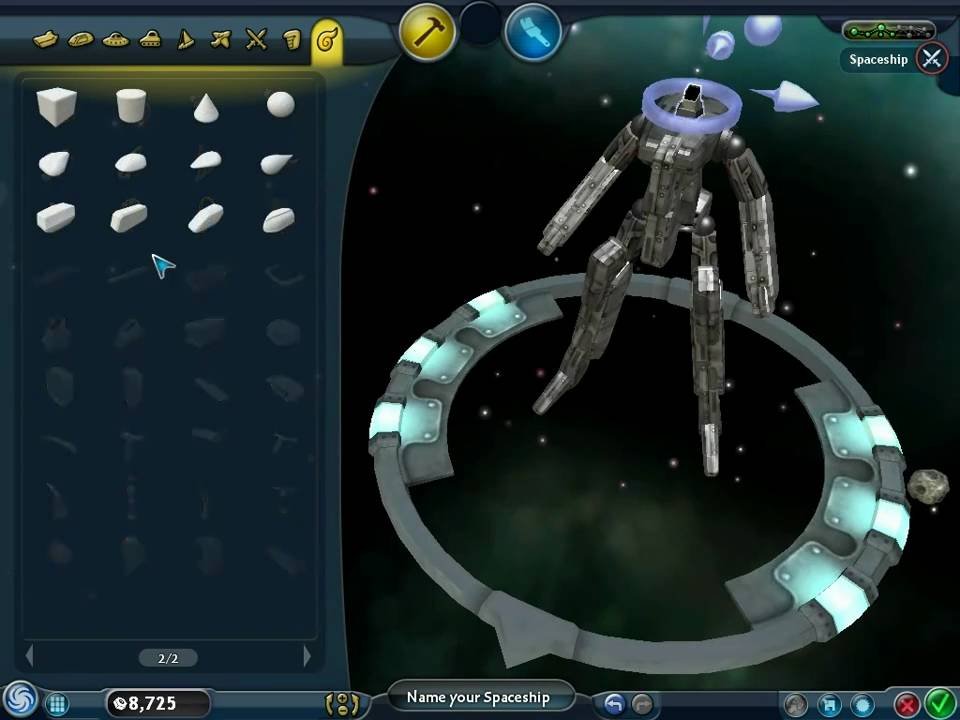Image resolution: width=960 pixels, height=720 pixels.
Task: Switch to build mode with the hammer
Action: [429, 33]
